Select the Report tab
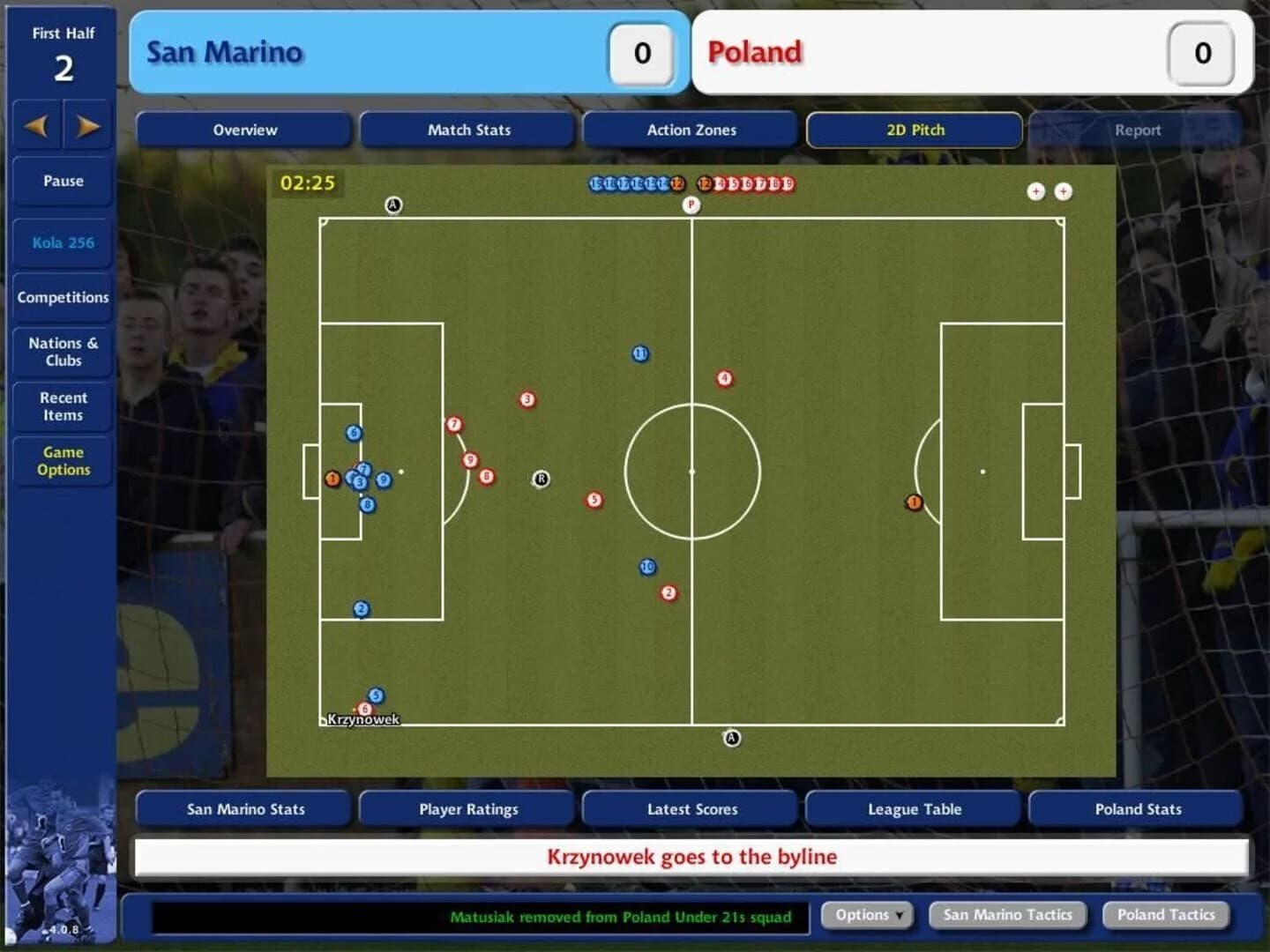 (x=1138, y=130)
